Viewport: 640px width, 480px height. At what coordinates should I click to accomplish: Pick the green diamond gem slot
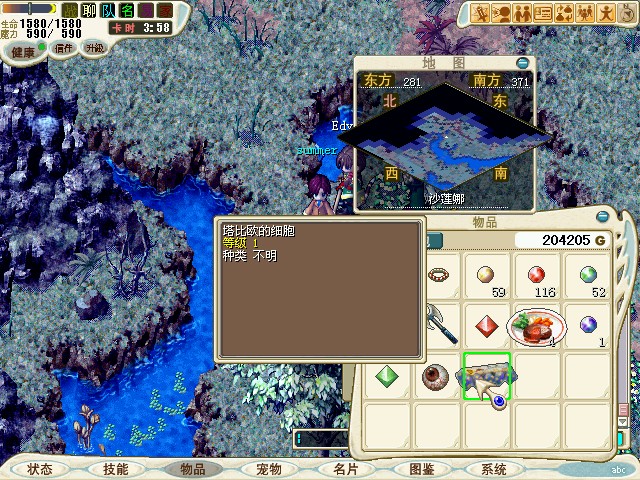385,377
